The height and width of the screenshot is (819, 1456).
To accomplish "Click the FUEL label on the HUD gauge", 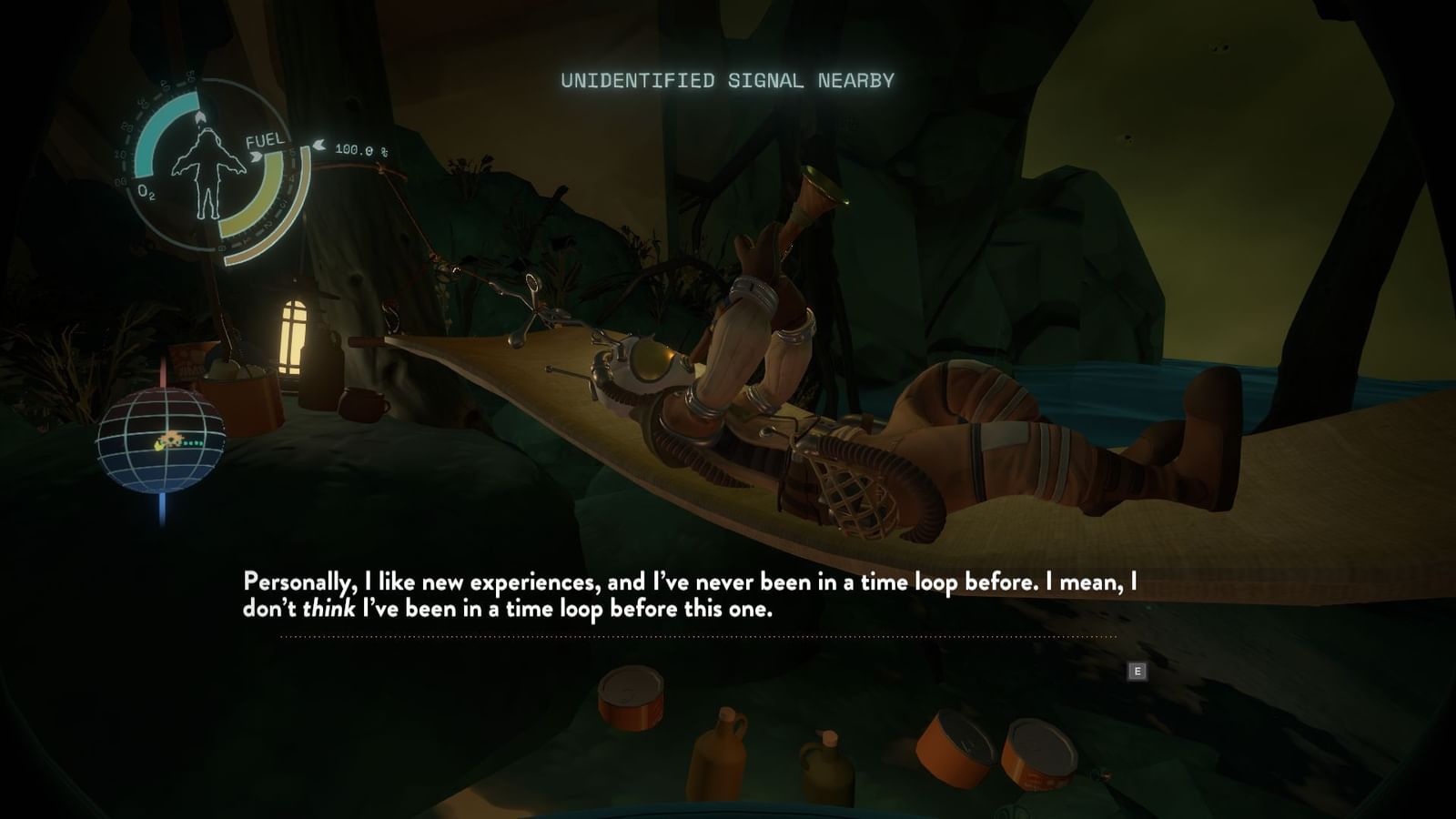I will coord(266,141).
